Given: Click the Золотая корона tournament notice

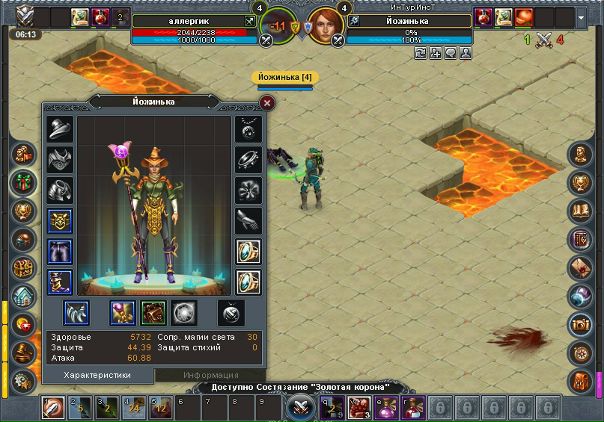Looking at the screenshot, I should tap(300, 387).
